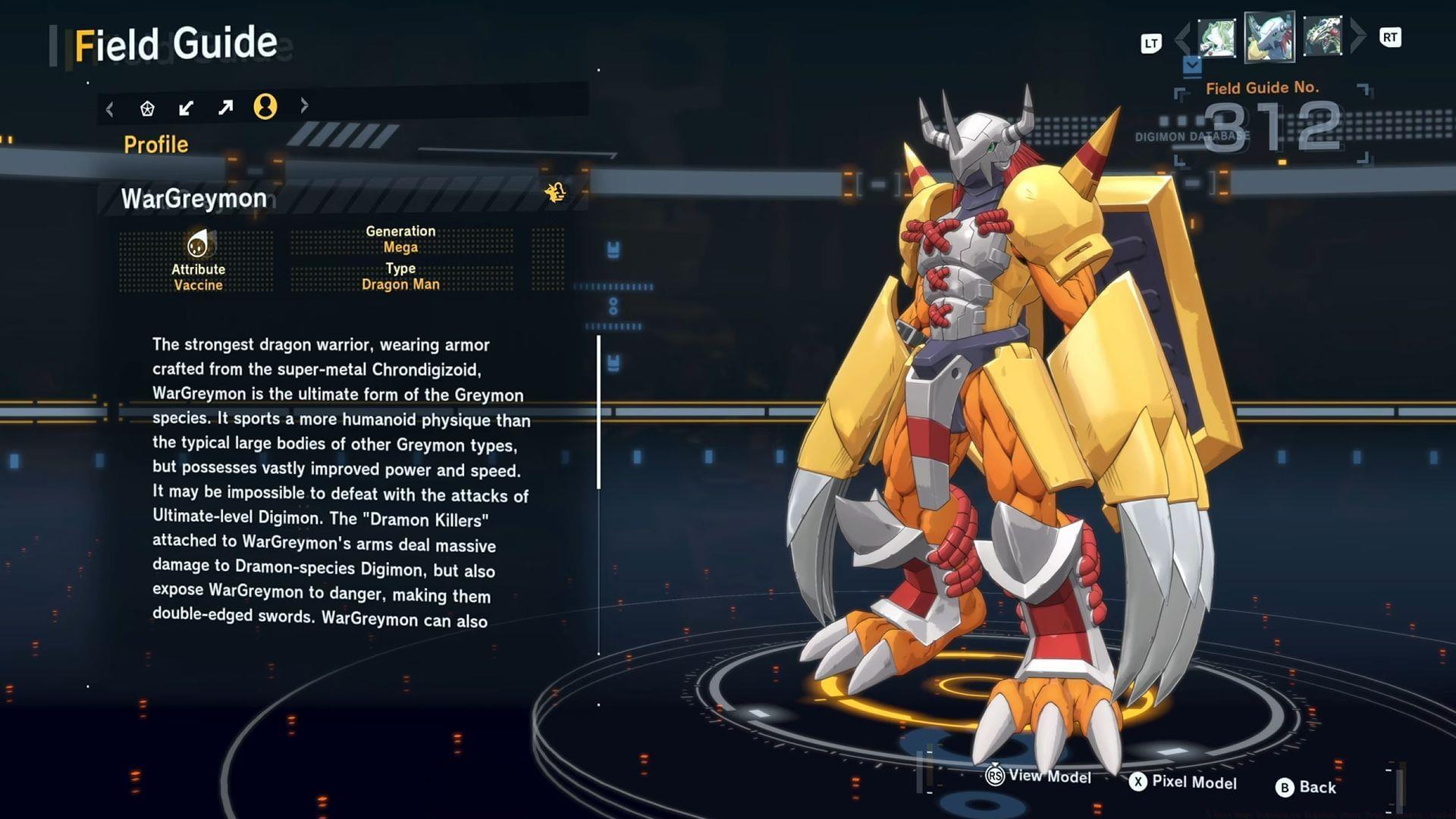Go to next tab with right chevron
This screenshot has height=819, width=1456.
pos(304,105)
